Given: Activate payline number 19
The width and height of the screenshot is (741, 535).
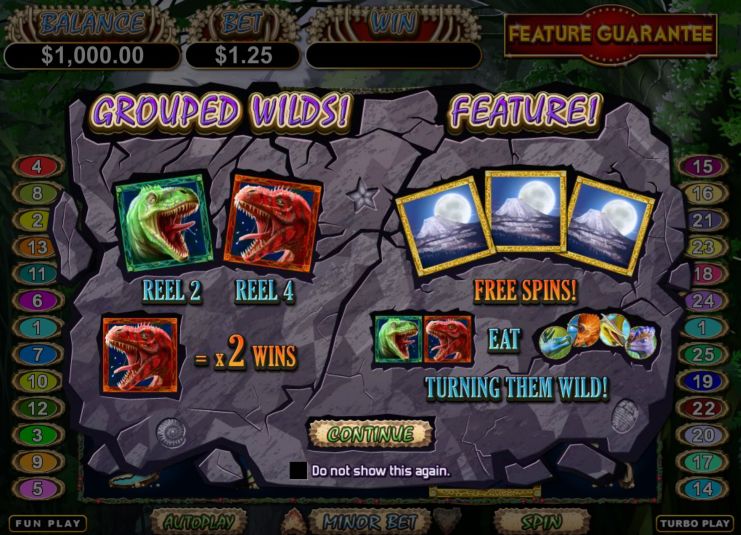Looking at the screenshot, I should (x=703, y=381).
